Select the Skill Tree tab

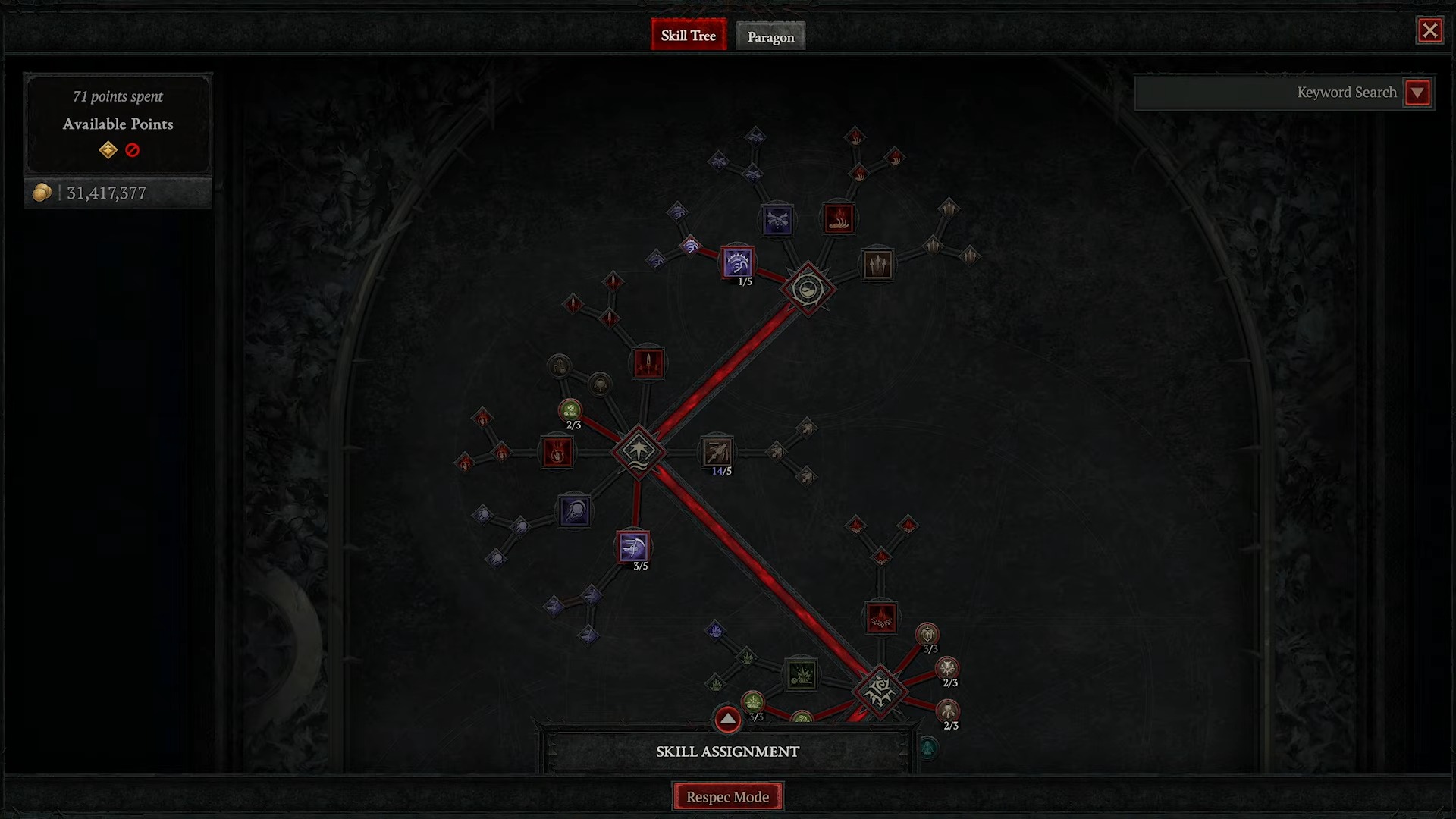pyautogui.click(x=688, y=35)
